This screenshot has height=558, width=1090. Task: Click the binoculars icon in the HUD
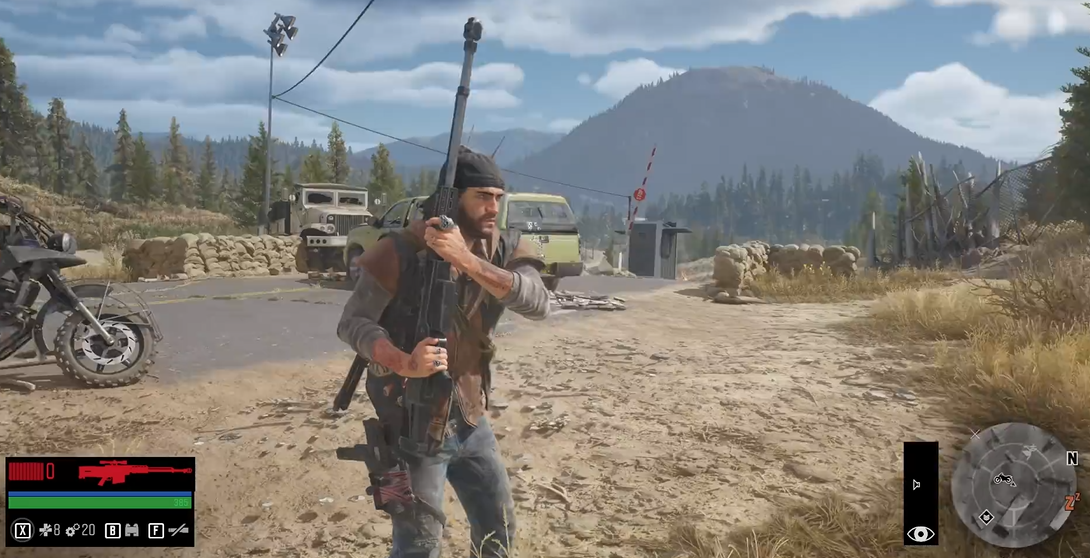[131, 530]
